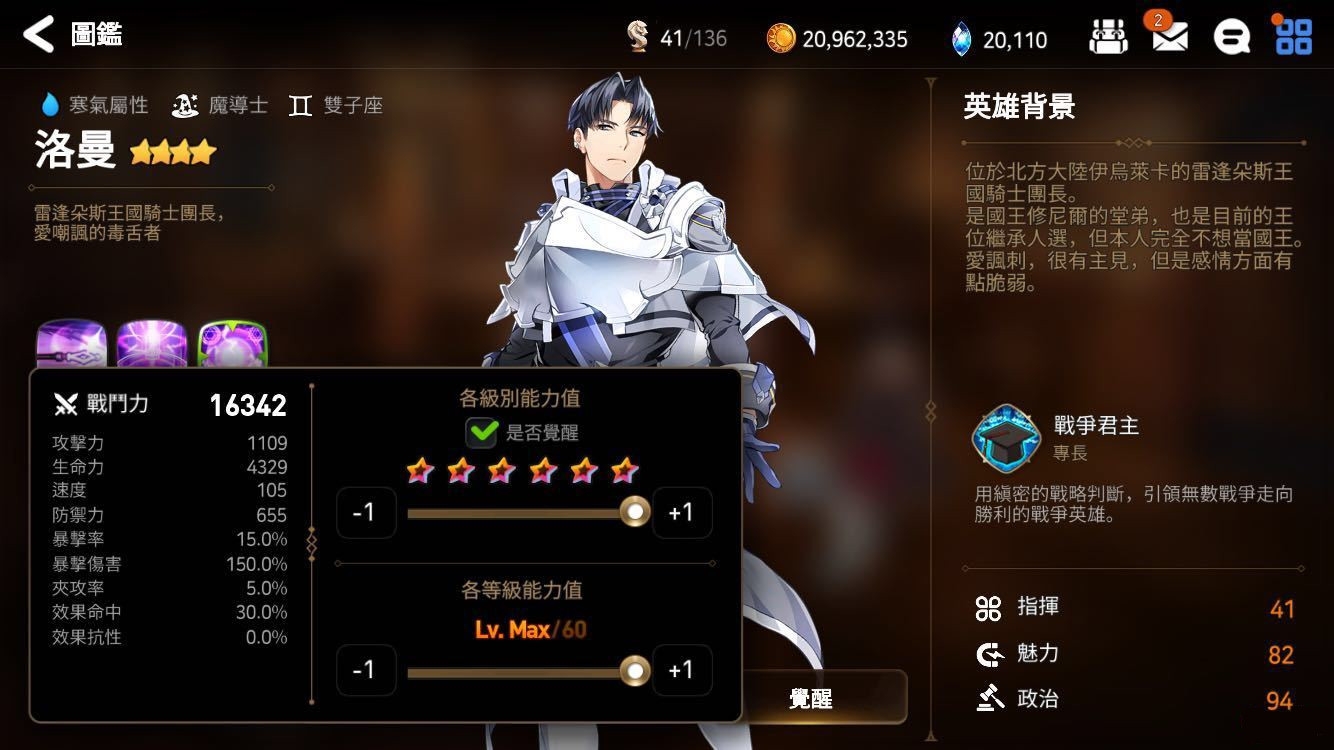Select the green-bordered third skill icon
Viewport: 1334px width, 750px height.
[232, 345]
